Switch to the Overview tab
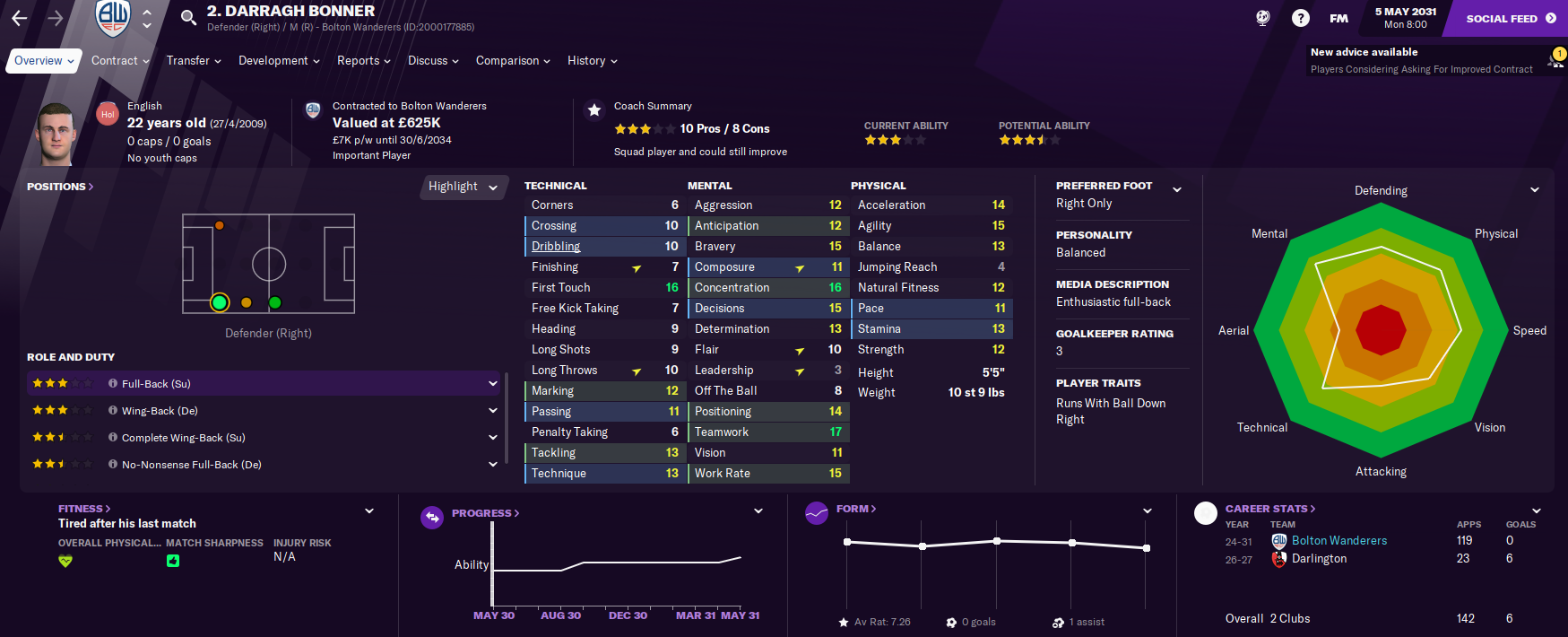1568x637 pixels. pyautogui.click(x=39, y=61)
